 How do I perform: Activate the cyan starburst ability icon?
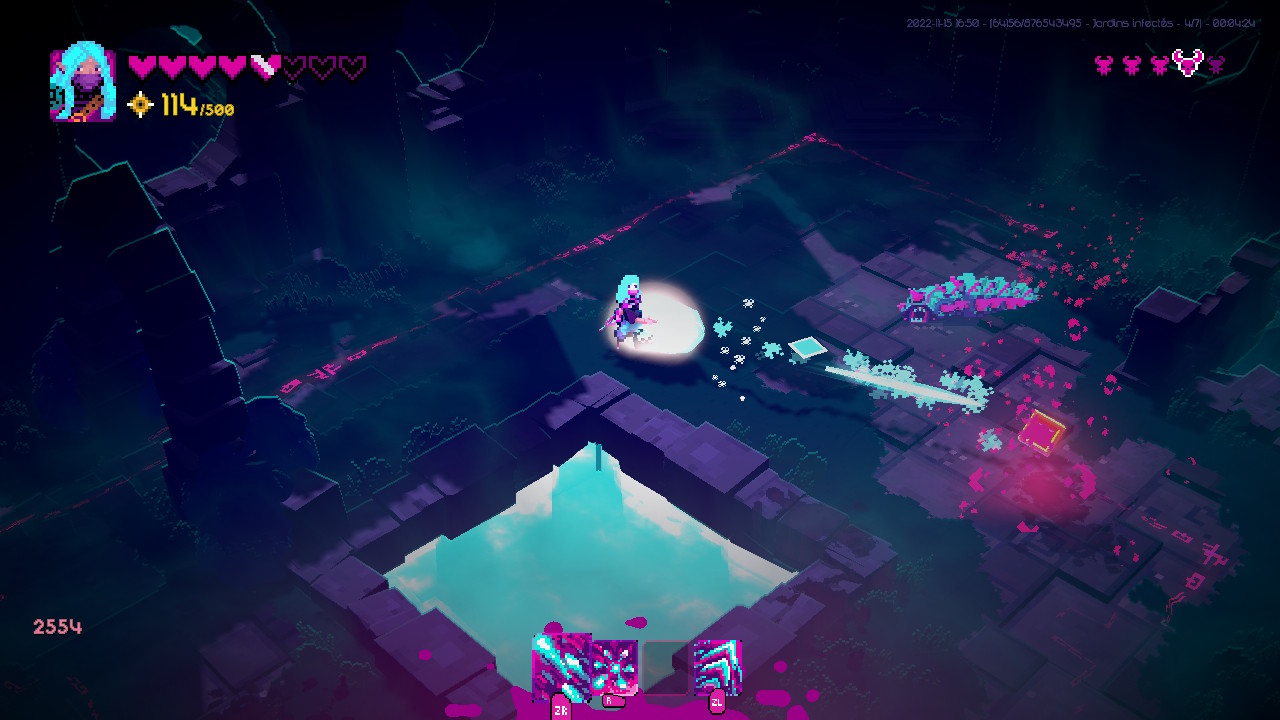[x=613, y=666]
